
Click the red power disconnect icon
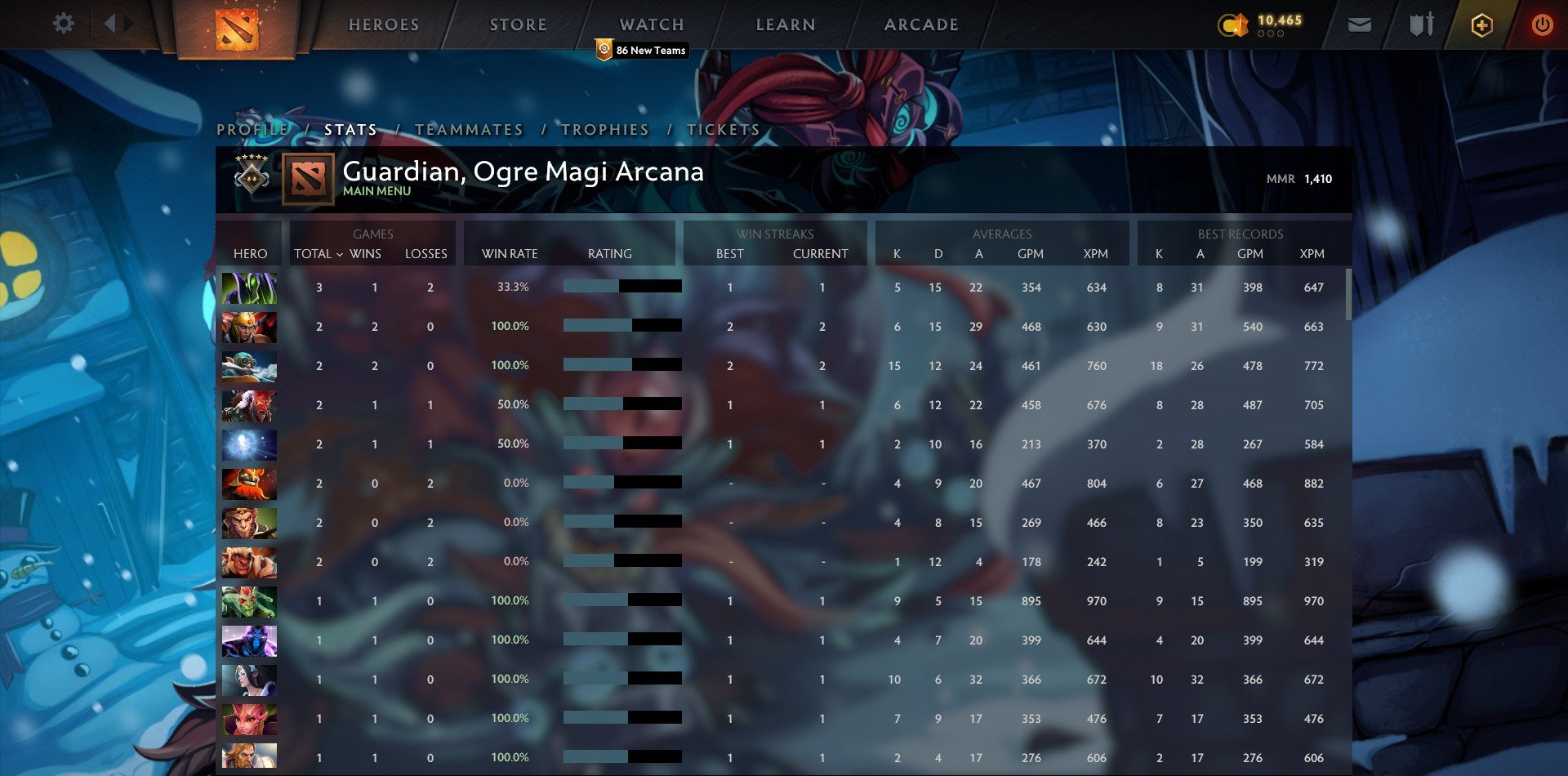(x=1543, y=25)
